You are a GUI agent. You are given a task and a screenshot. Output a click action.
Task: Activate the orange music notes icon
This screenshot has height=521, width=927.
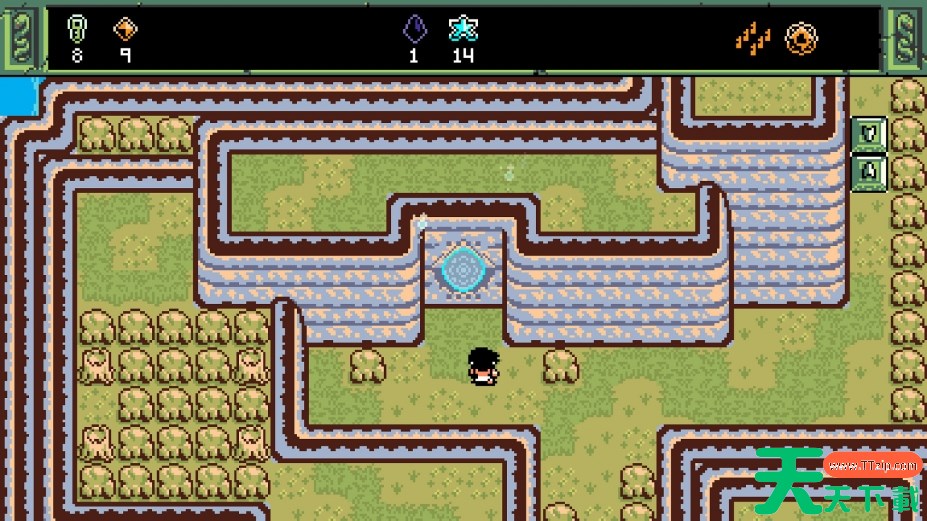[x=753, y=38]
